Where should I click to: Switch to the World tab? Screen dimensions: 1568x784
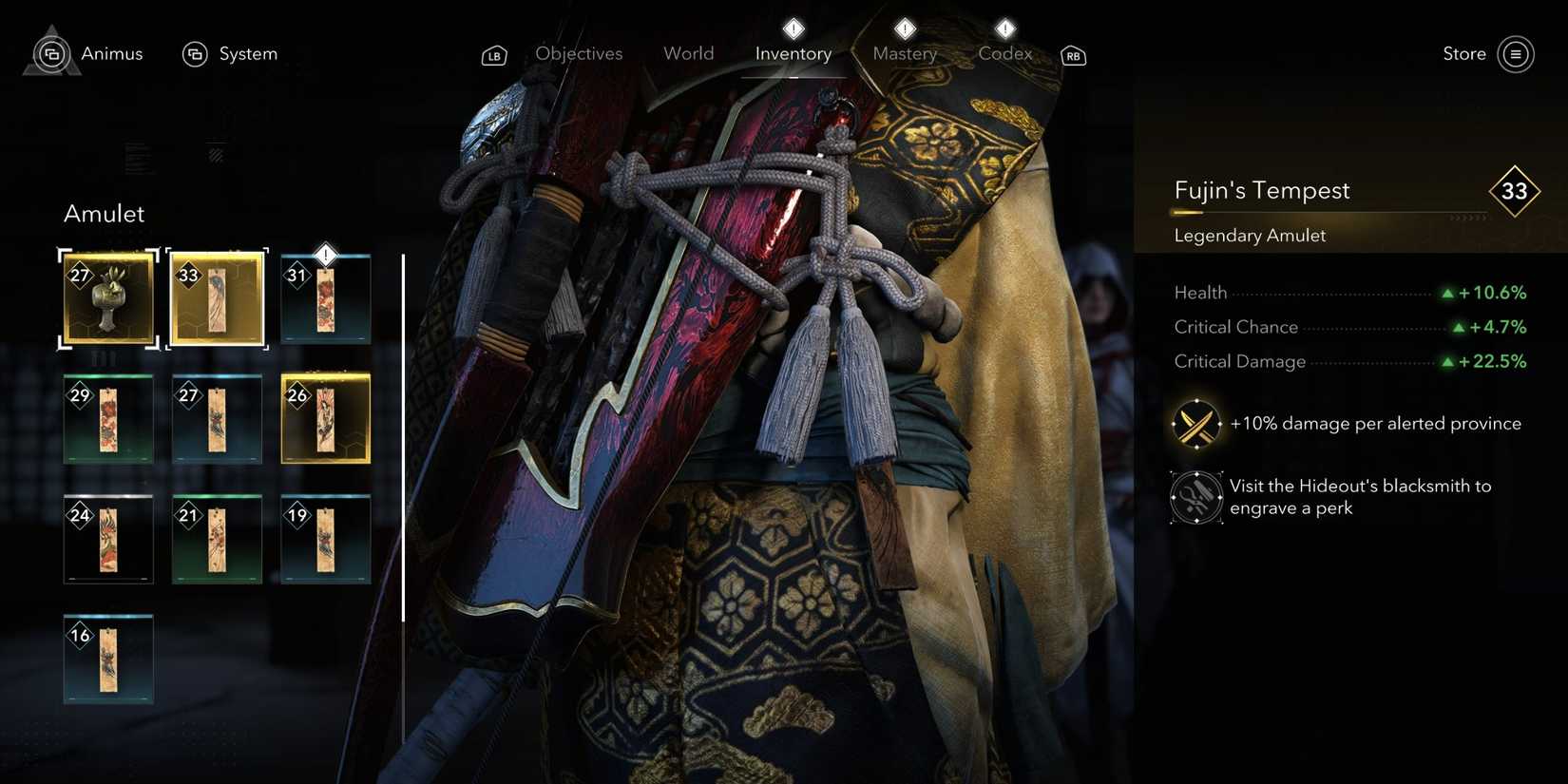688,53
